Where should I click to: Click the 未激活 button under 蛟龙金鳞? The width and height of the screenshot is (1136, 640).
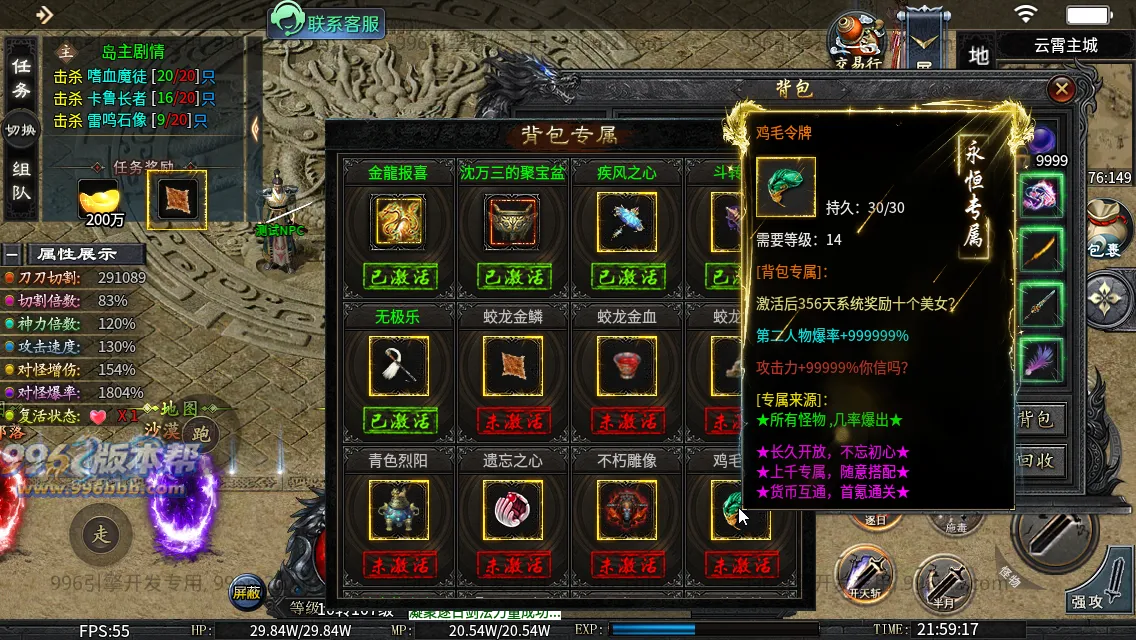(x=512, y=420)
